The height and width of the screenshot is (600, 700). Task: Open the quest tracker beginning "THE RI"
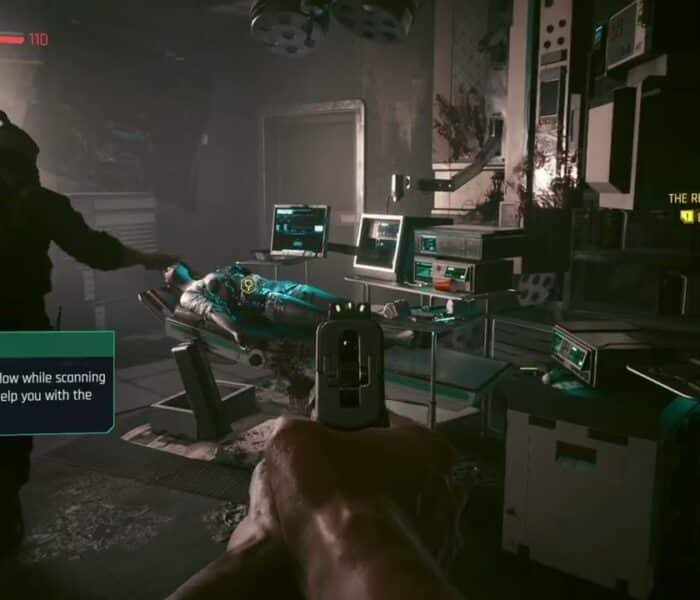point(683,199)
